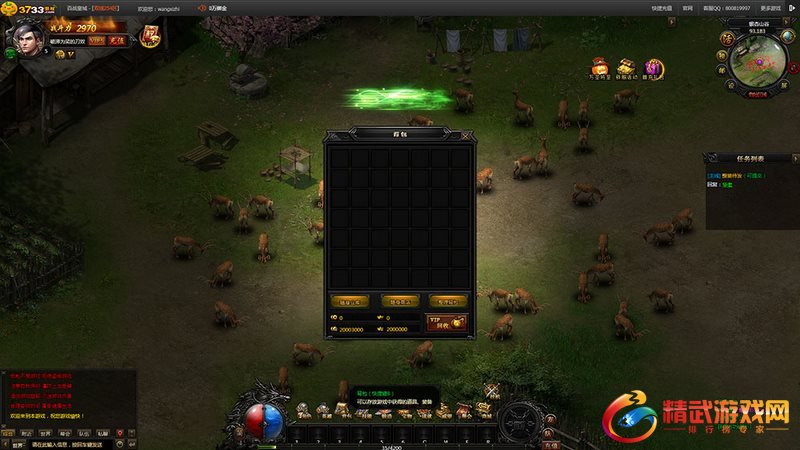Open the VIP recycle button in the bag
This screenshot has width=800, height=450.
[x=446, y=322]
